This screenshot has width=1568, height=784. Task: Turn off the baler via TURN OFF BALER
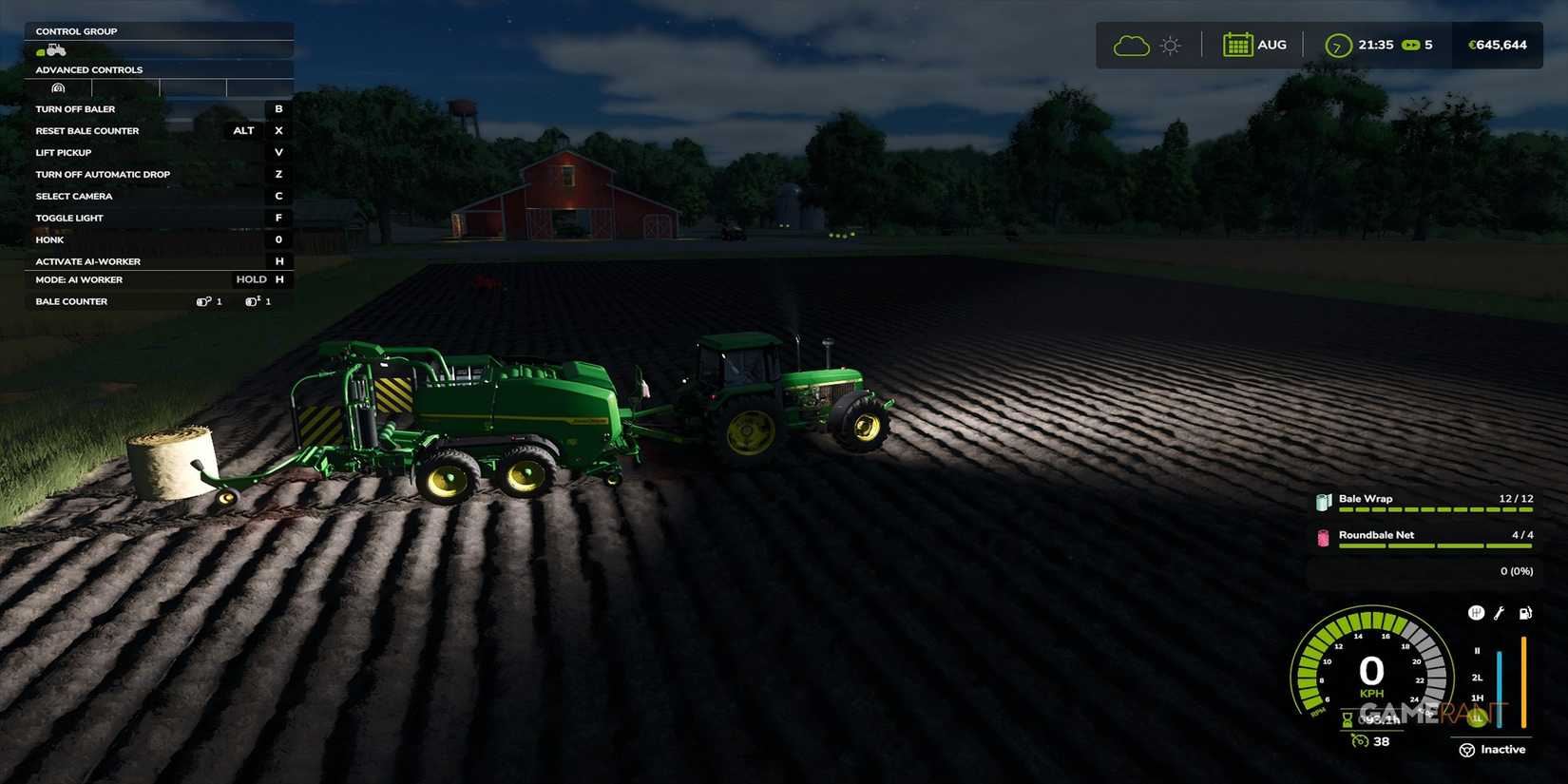[75, 108]
